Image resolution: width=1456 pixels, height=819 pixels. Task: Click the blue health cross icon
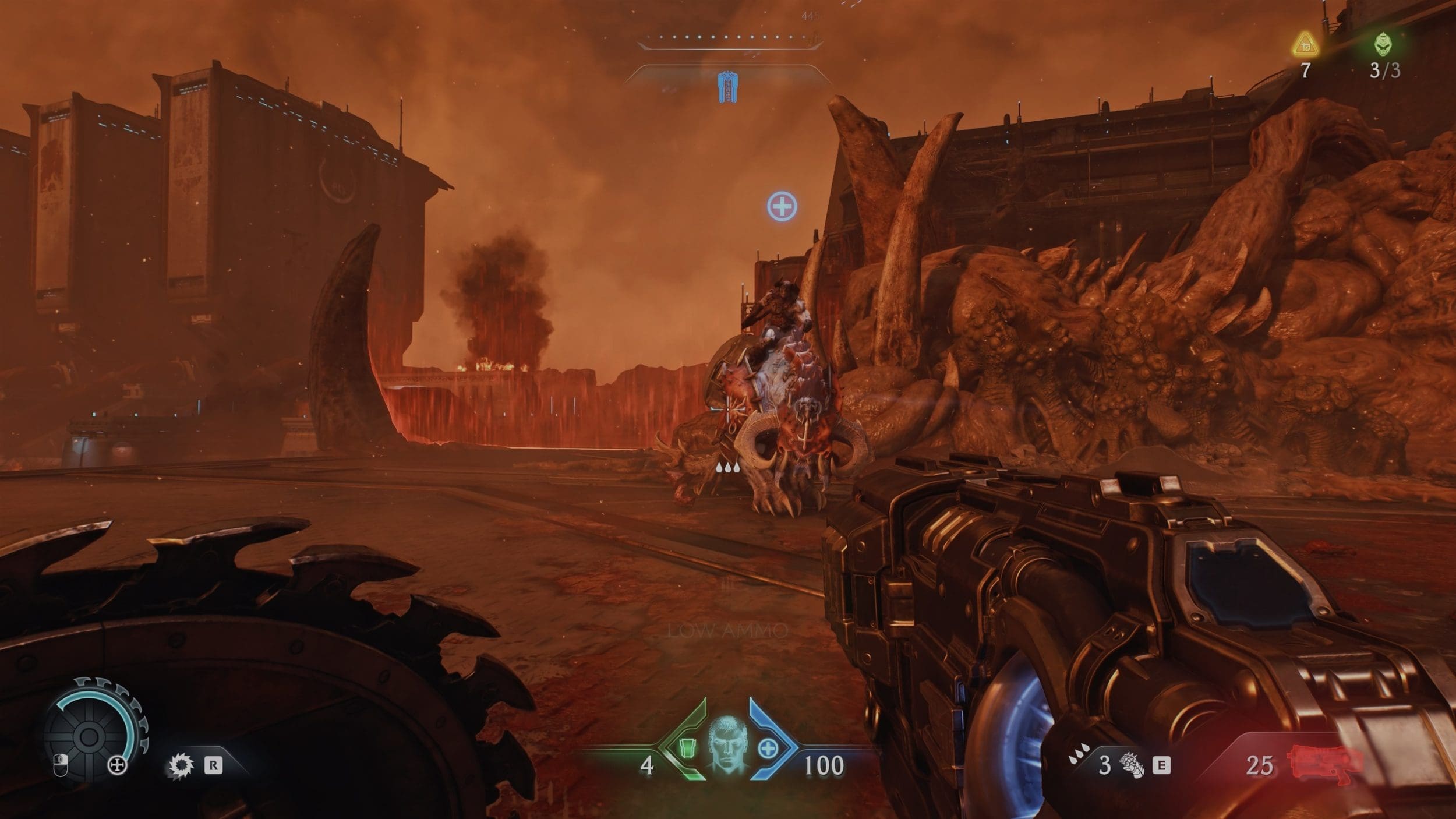pyautogui.click(x=768, y=749)
